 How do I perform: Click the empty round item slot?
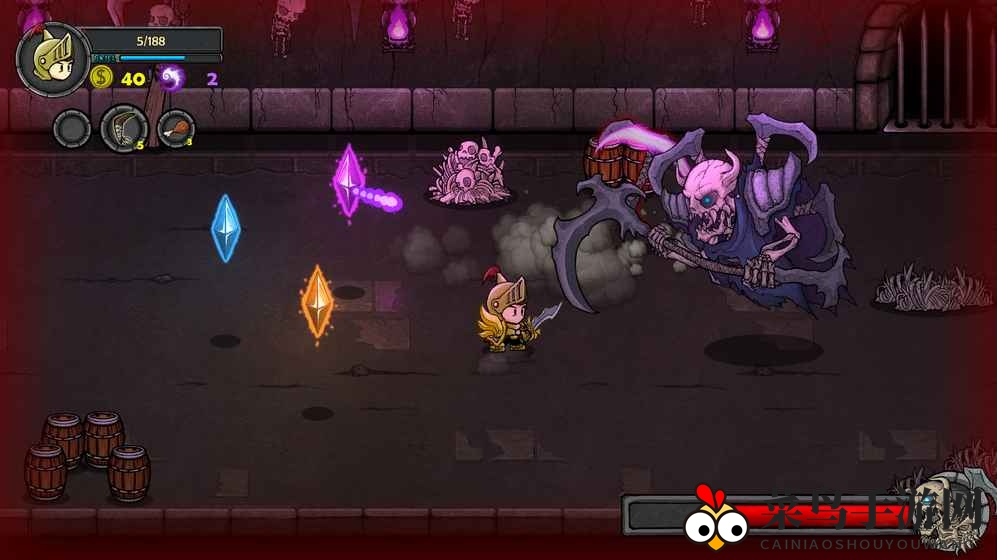(x=72, y=129)
